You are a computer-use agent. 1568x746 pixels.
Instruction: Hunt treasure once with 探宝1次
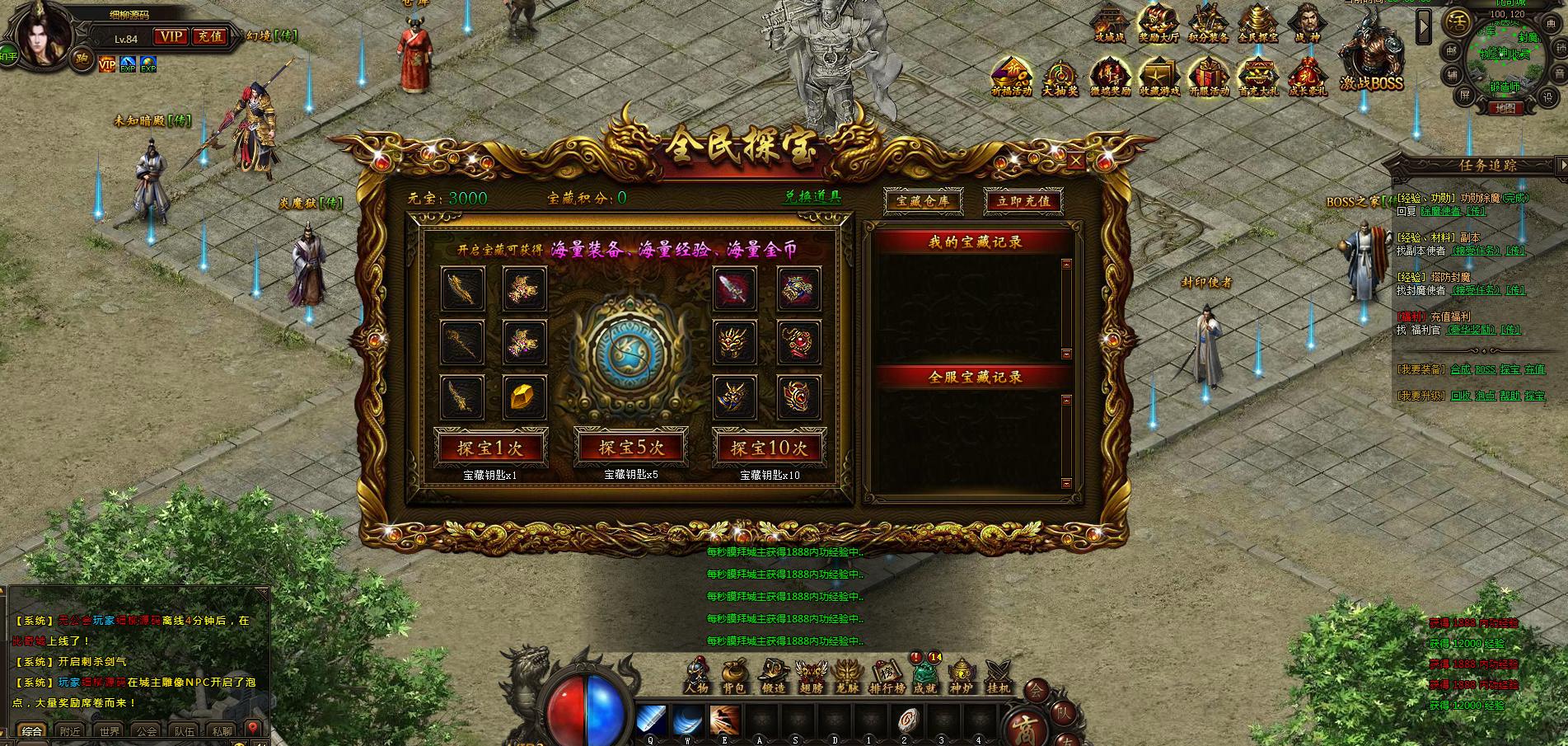(489, 448)
